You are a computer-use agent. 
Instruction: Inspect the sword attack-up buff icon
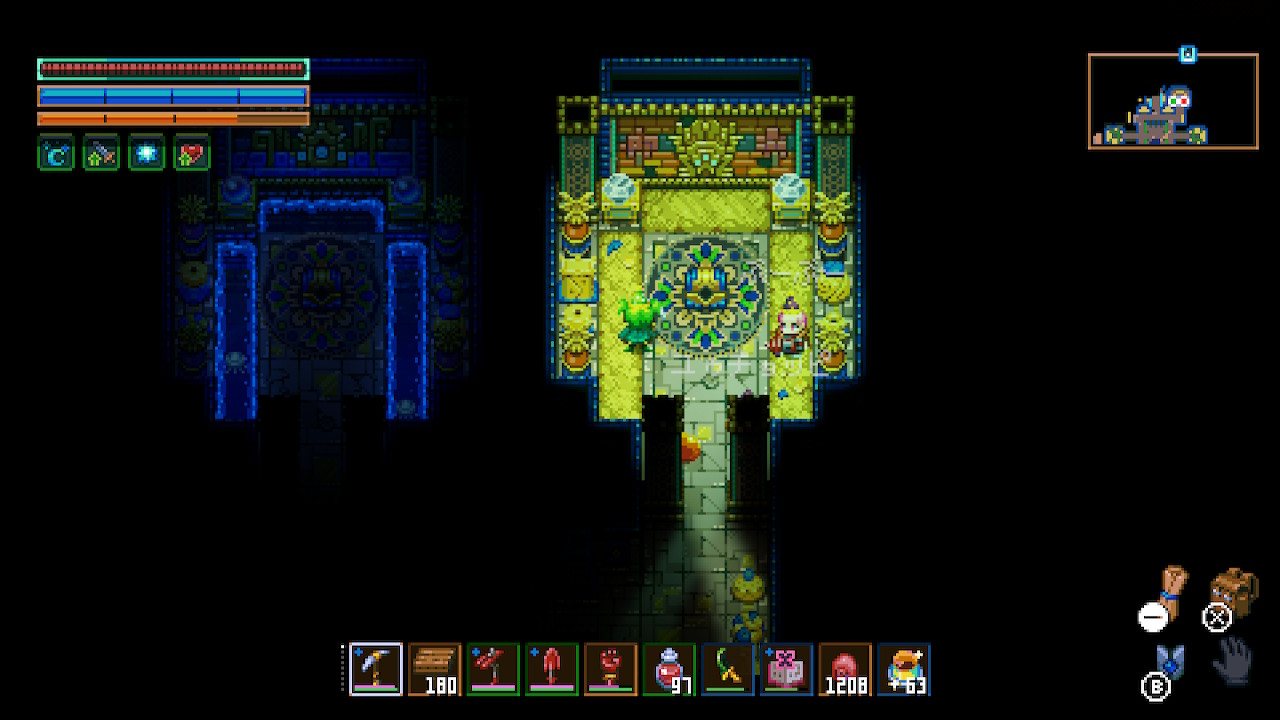coord(101,153)
